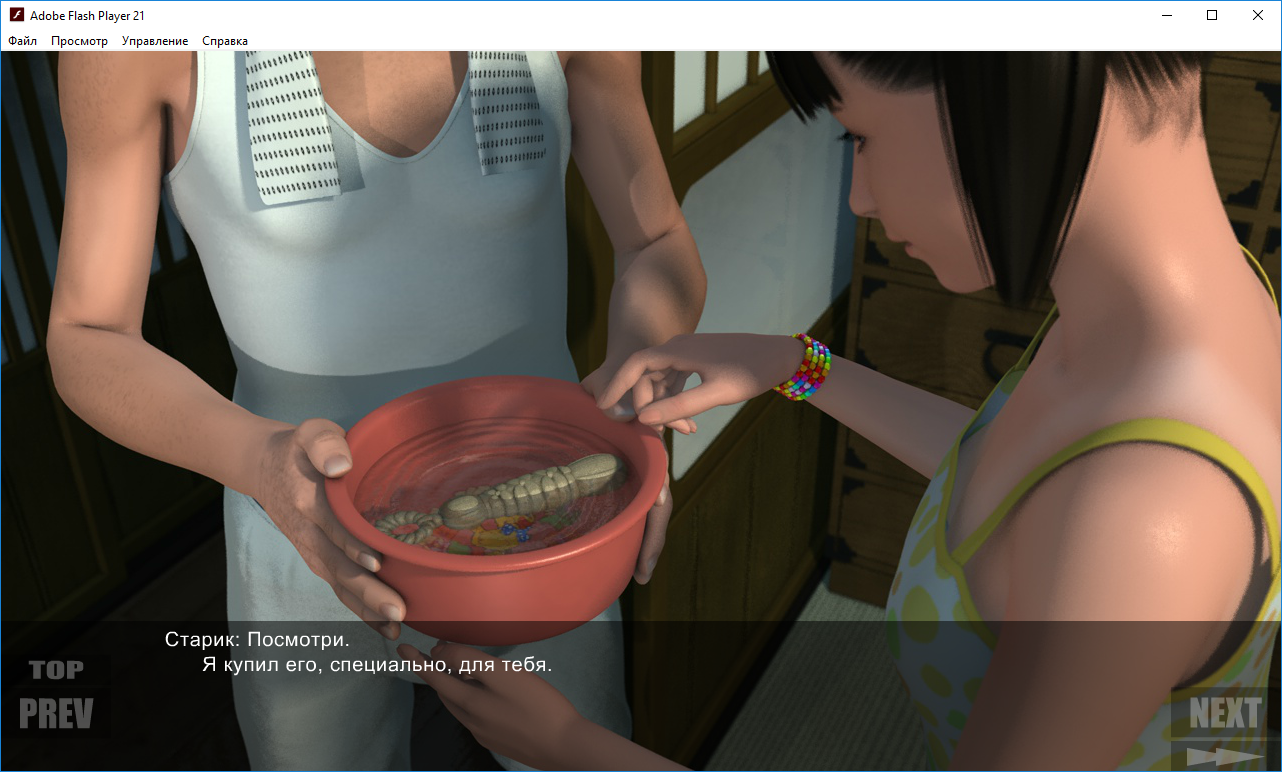Go to the NEXT scene

(x=1224, y=714)
